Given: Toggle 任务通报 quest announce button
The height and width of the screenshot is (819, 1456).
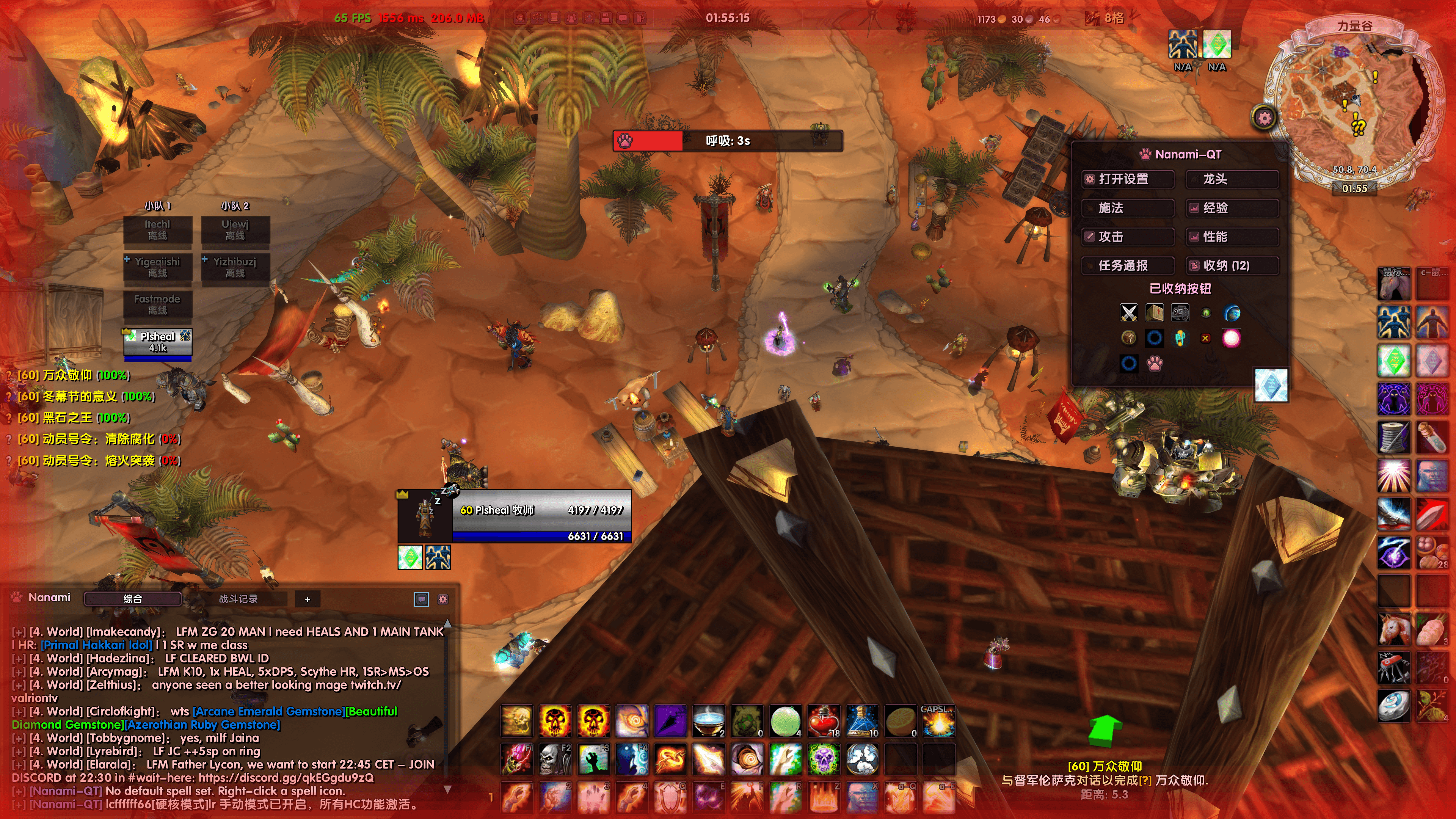Looking at the screenshot, I should click(x=1128, y=266).
